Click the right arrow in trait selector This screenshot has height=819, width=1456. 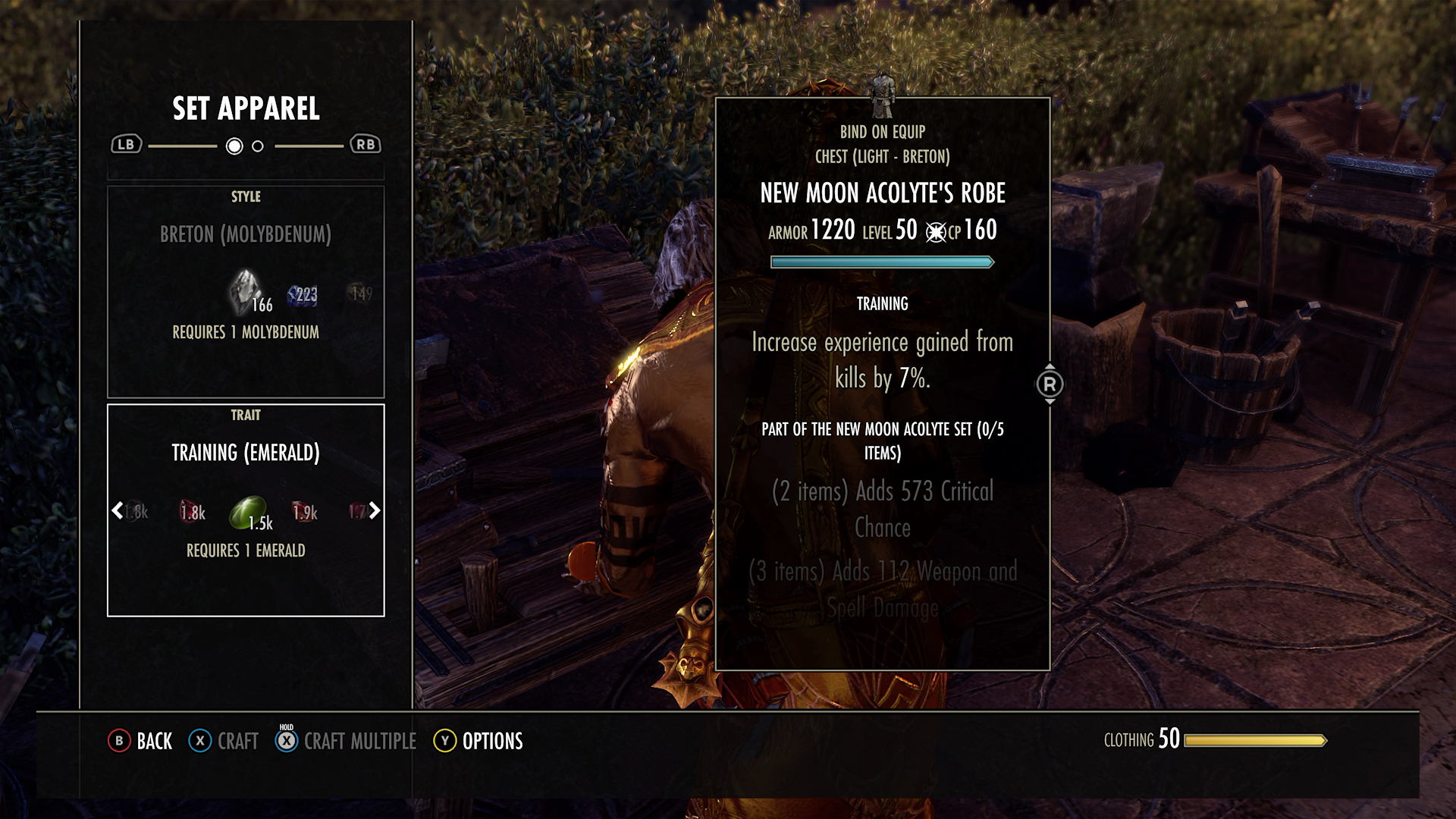pos(375,511)
